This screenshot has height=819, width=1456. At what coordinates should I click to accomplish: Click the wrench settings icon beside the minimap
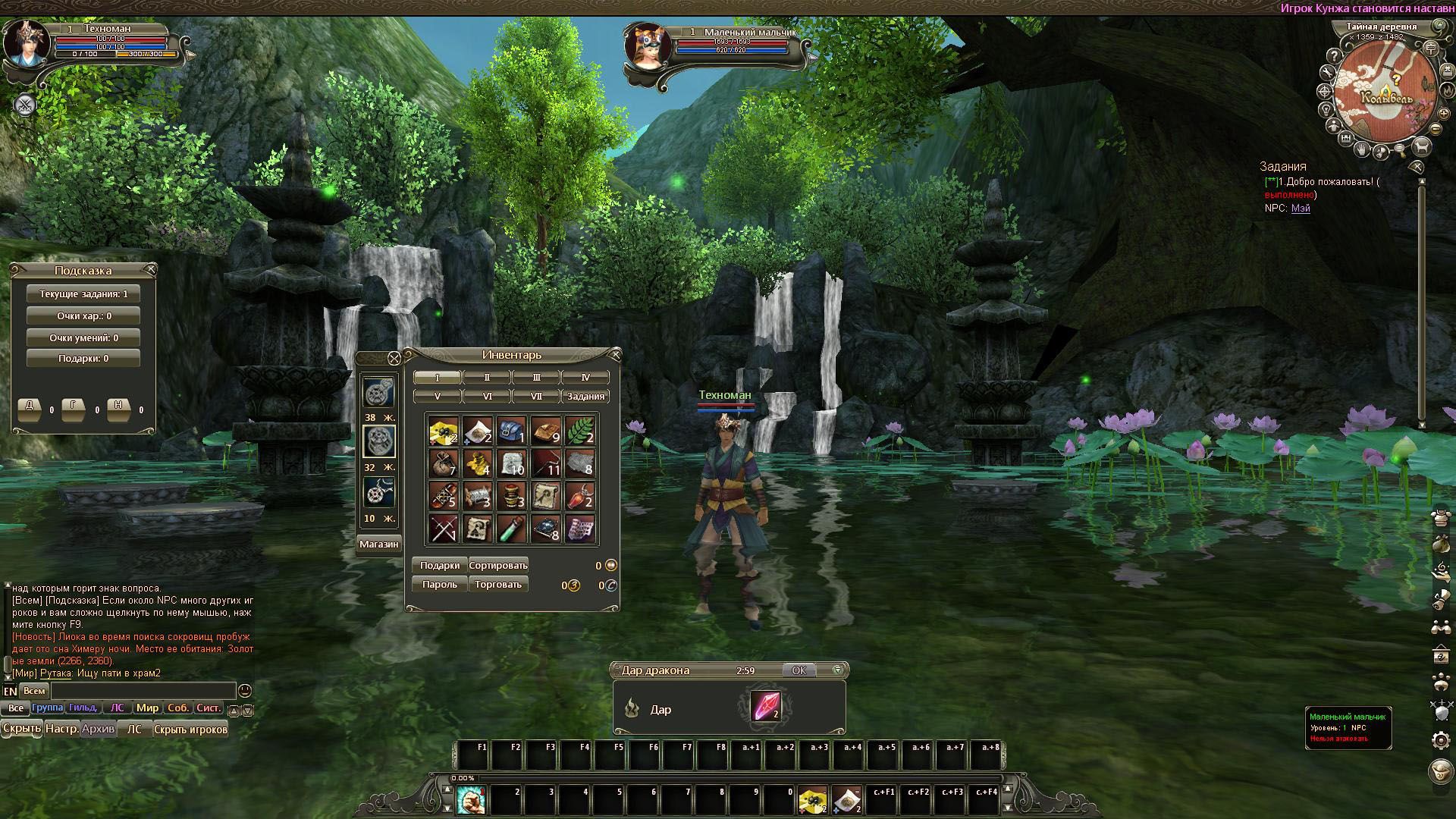click(x=1328, y=72)
